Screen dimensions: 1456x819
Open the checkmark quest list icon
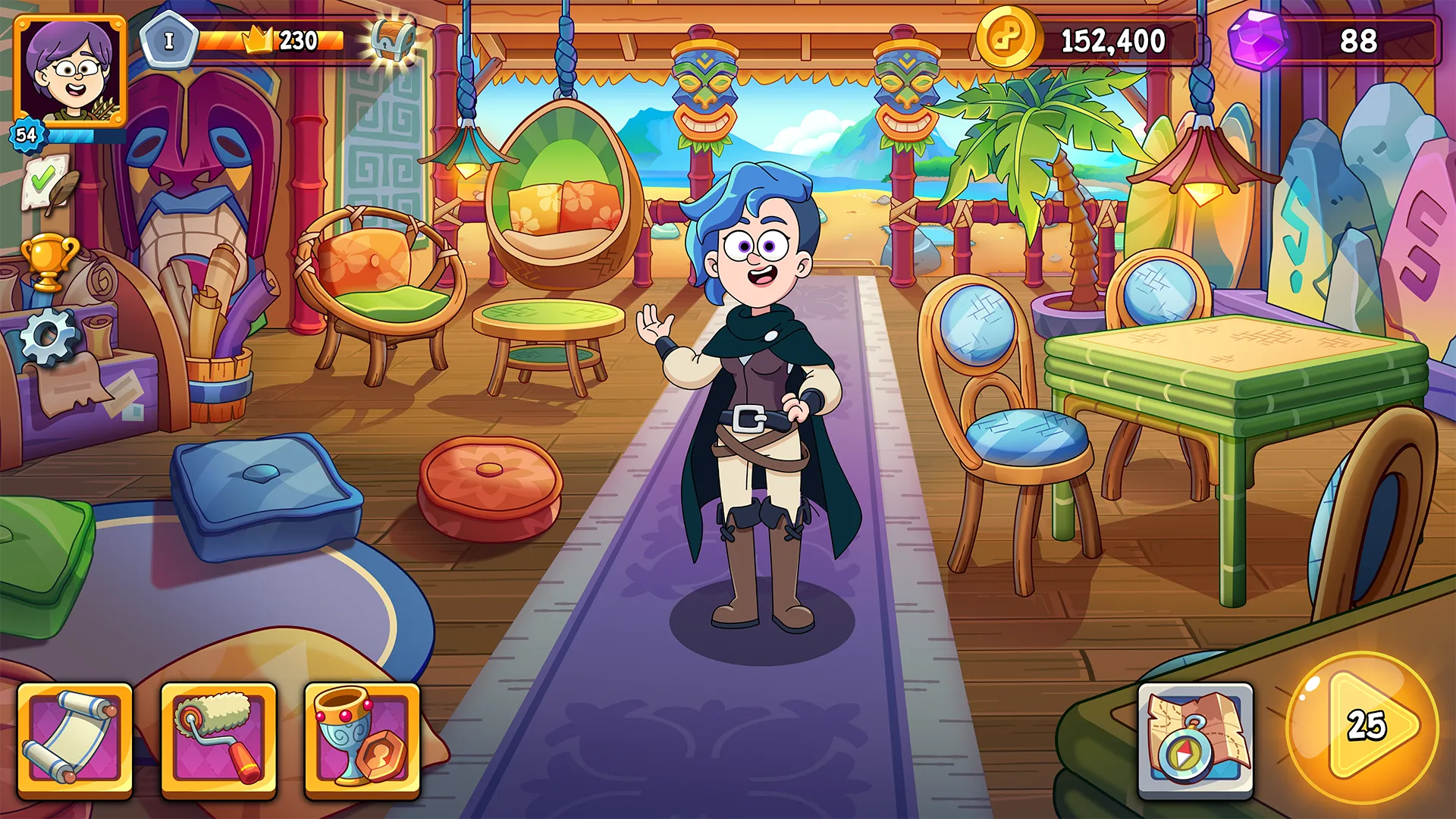pos(45,182)
